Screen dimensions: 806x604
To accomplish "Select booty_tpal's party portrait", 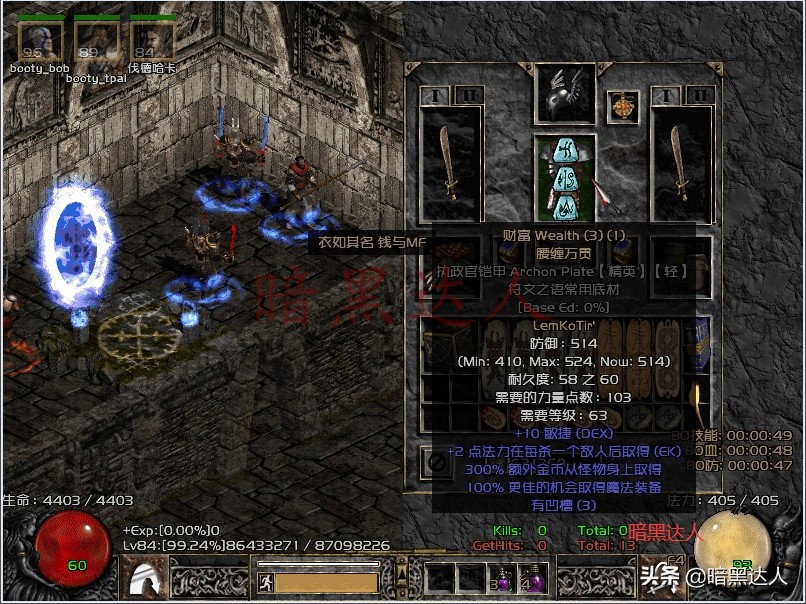I will 96,42.
